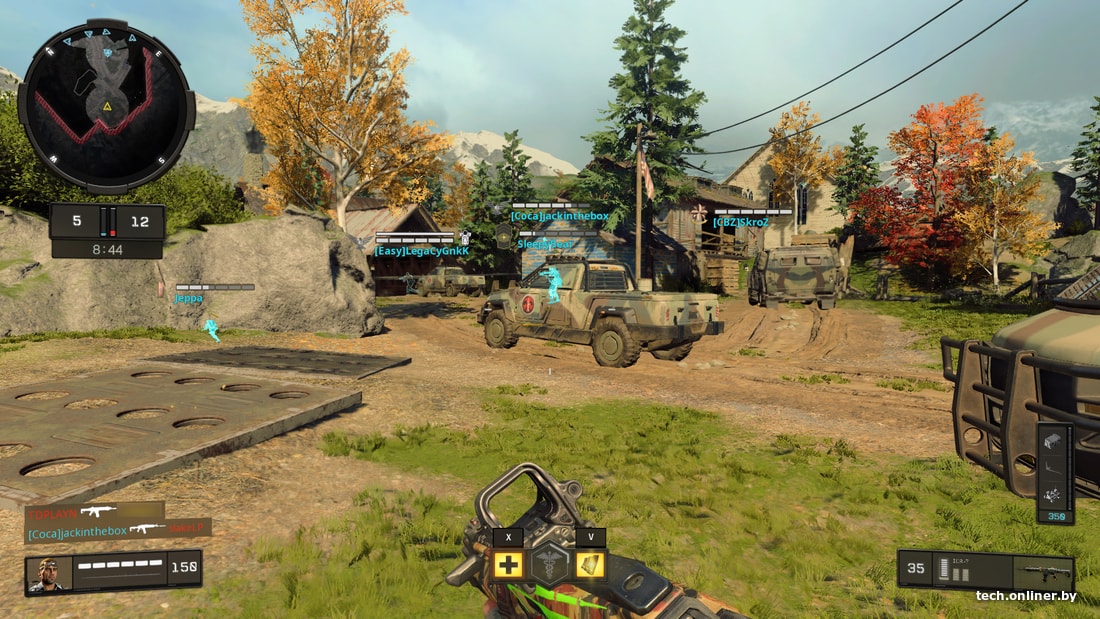Select the care package scorestreak icon

1053,440
